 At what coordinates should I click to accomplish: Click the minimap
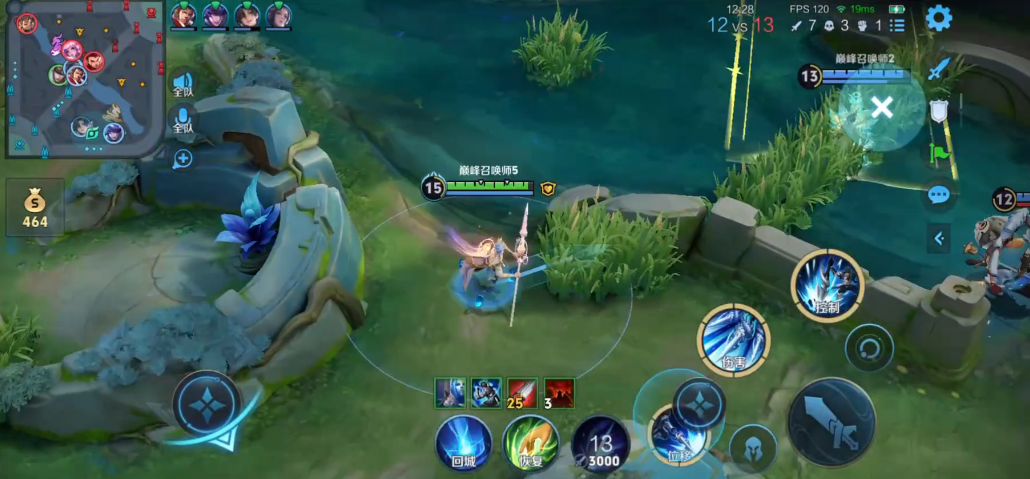(x=84, y=79)
